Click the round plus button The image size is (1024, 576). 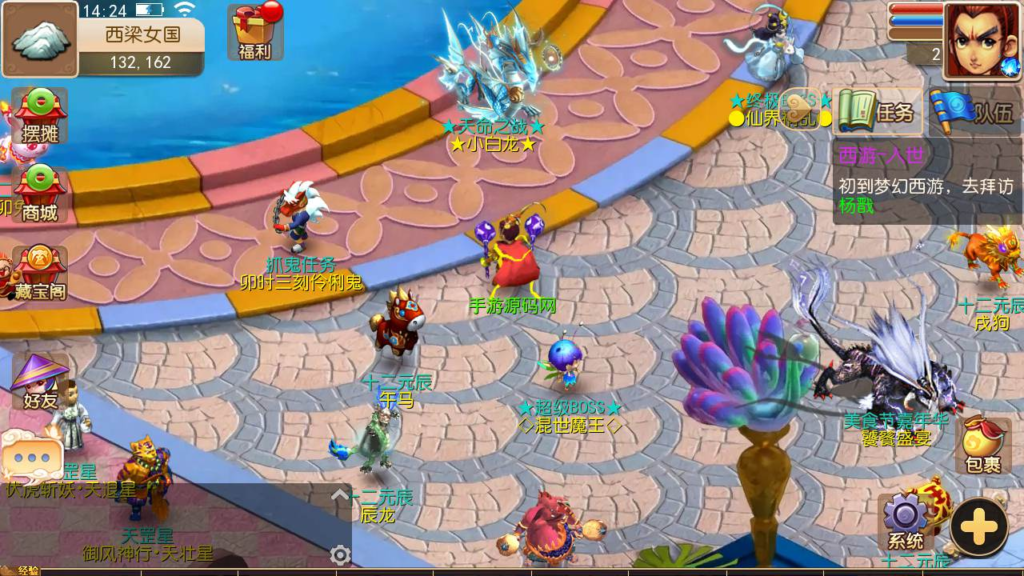coord(978,527)
